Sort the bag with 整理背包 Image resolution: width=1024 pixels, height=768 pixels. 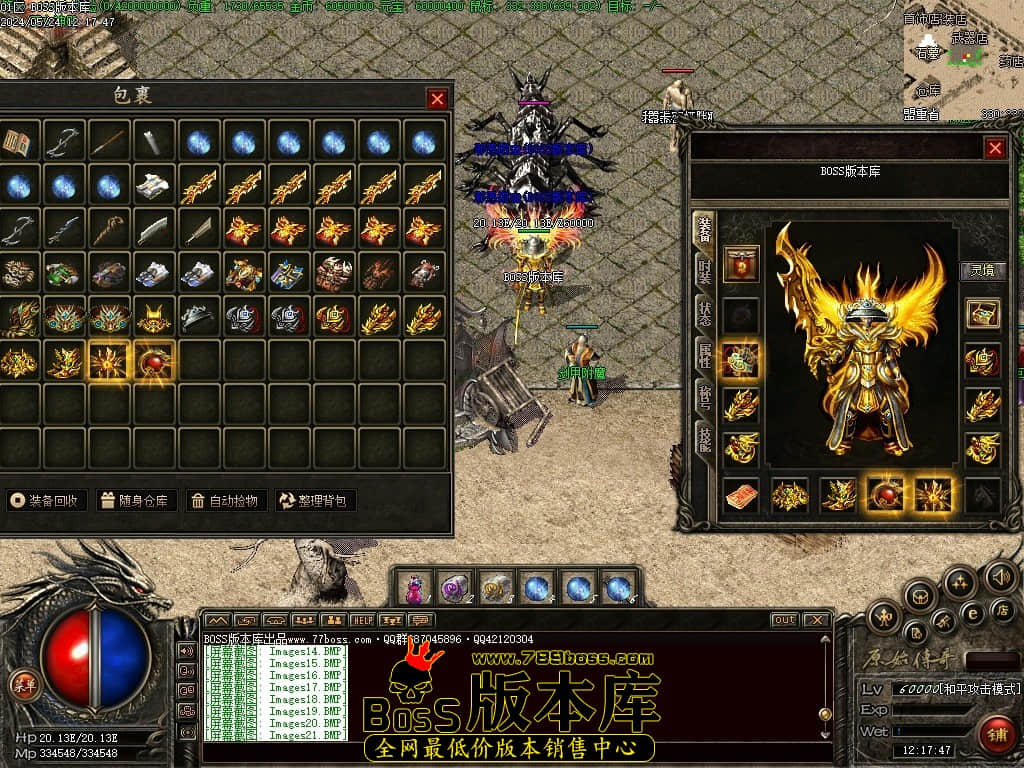click(315, 500)
